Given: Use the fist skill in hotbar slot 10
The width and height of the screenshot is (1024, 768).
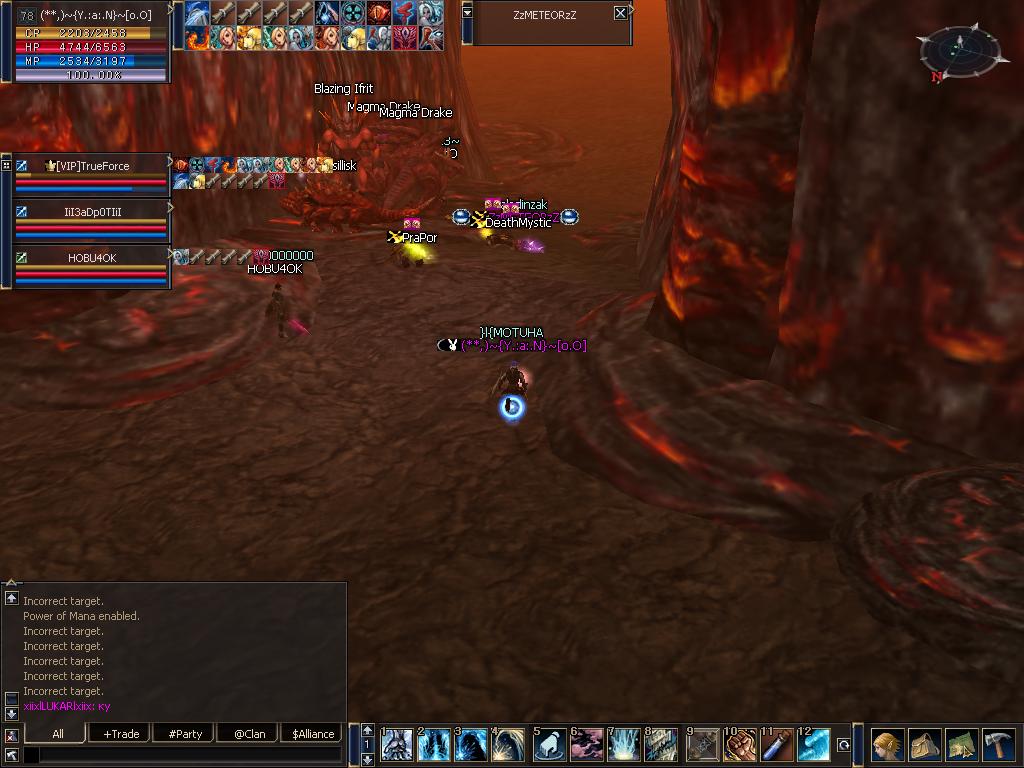Looking at the screenshot, I should (738, 745).
